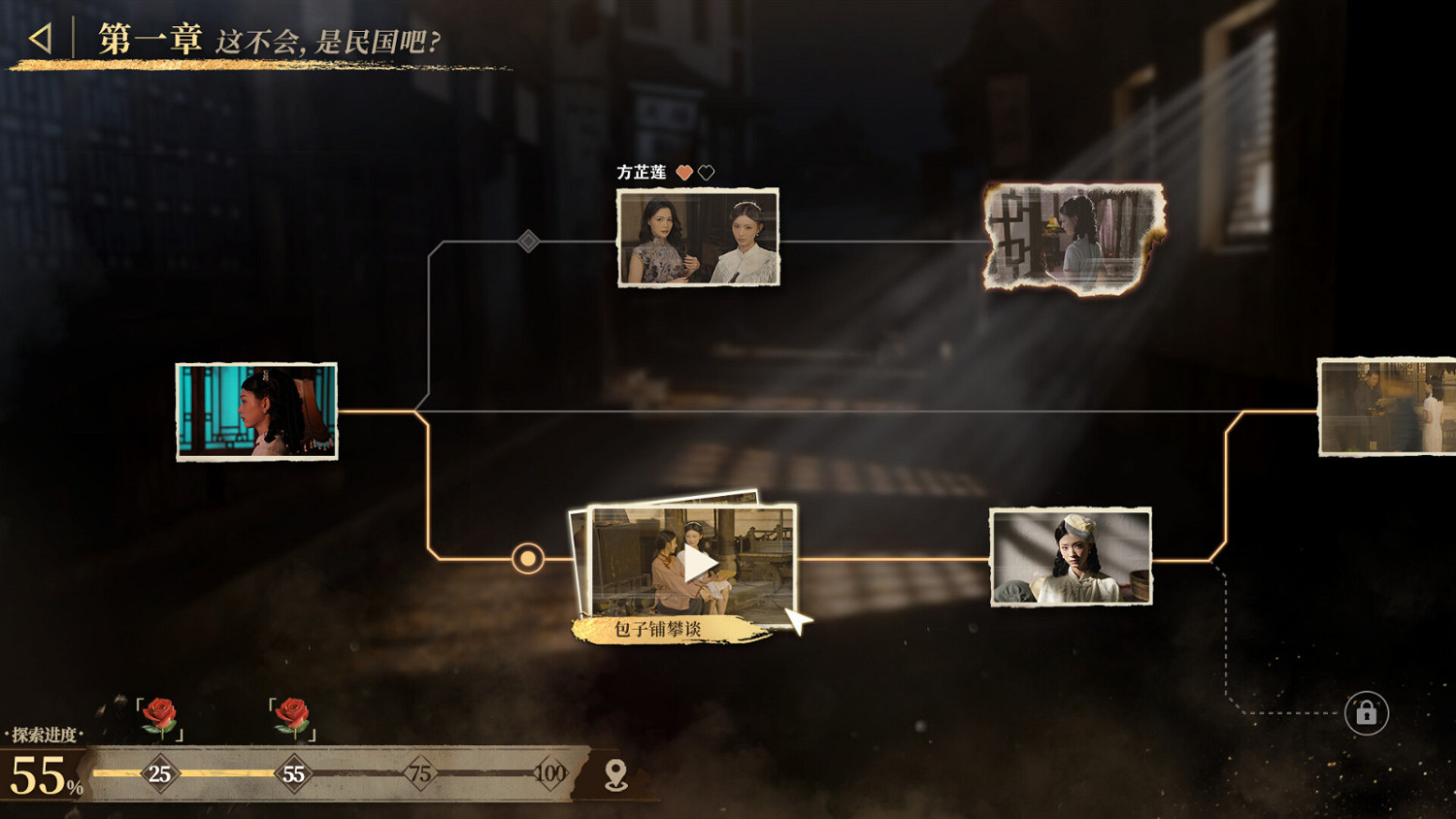Click the 100 milestone marker on the progress bar
This screenshot has height=819, width=1456.
[551, 774]
